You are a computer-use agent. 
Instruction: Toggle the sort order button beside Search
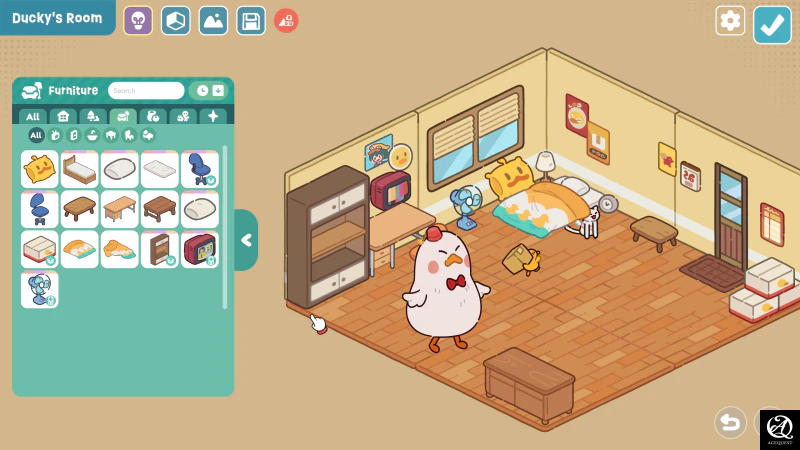point(217,91)
